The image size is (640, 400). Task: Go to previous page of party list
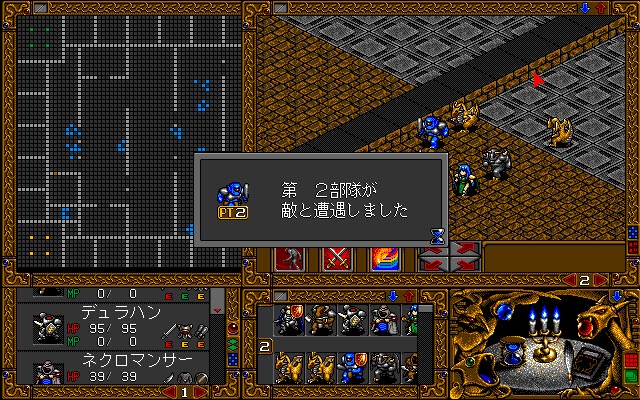coord(170,394)
